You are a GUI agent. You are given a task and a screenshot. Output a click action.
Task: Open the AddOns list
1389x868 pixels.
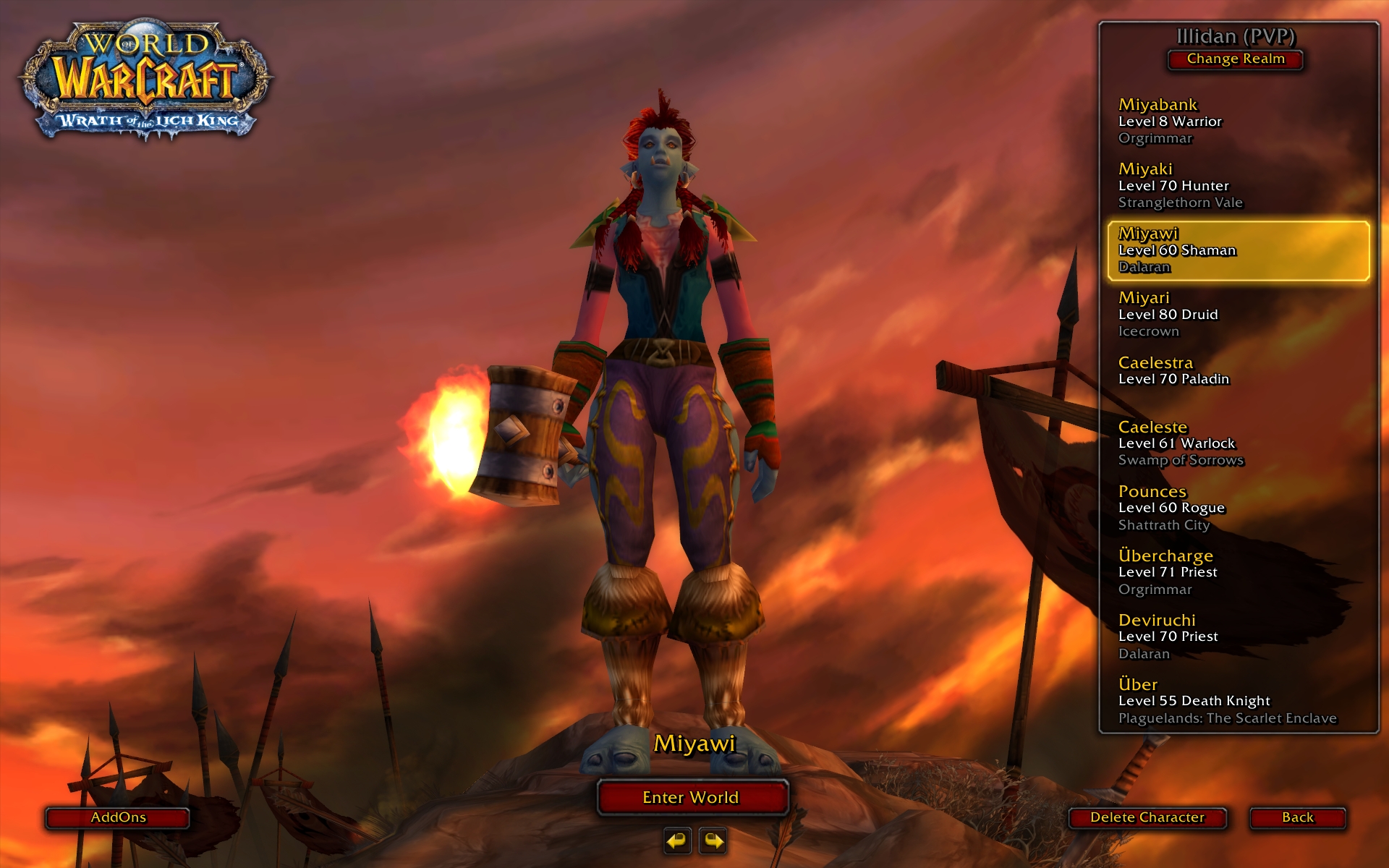(x=118, y=817)
